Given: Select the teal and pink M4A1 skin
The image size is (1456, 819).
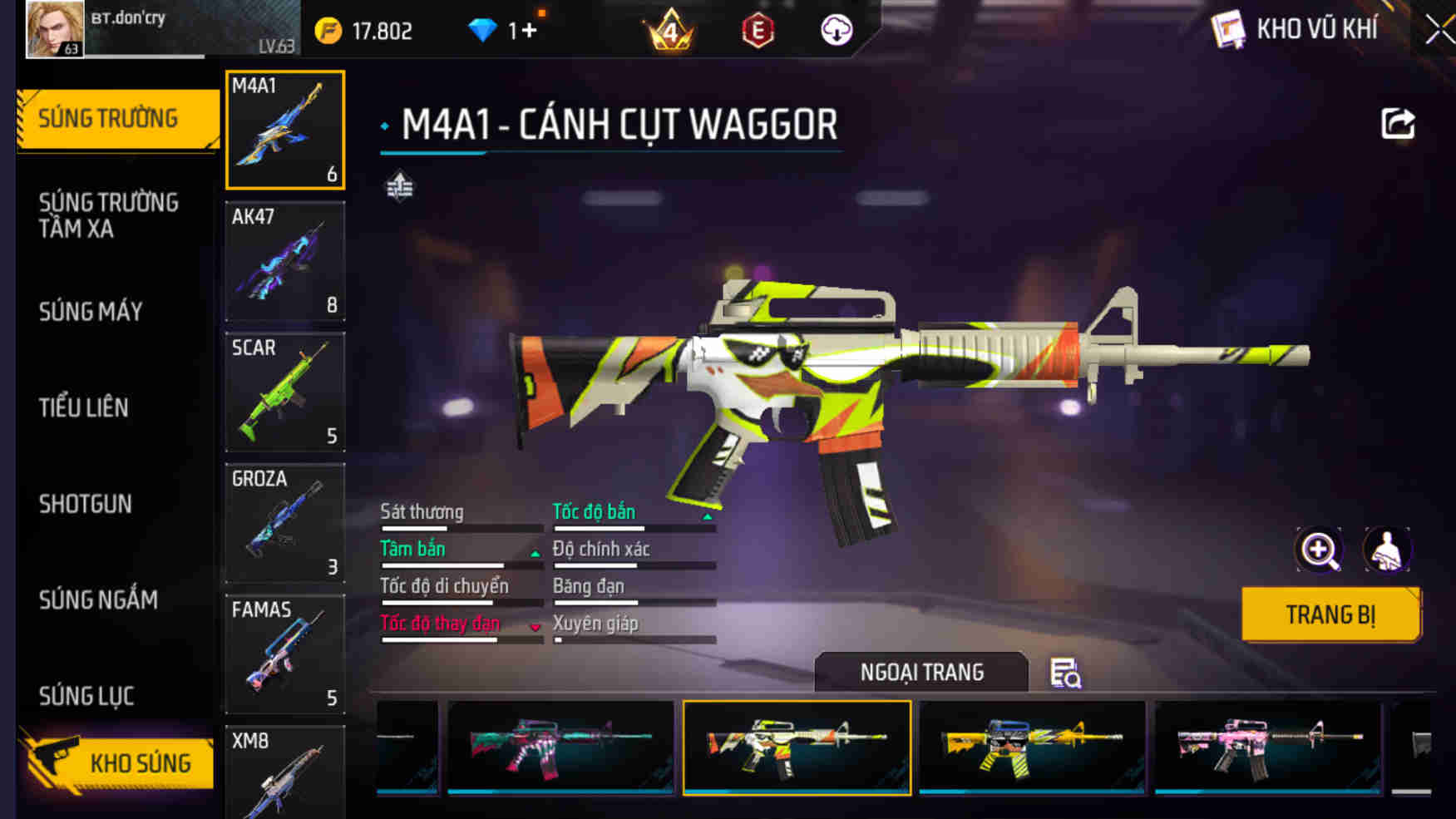Looking at the screenshot, I should [560, 747].
